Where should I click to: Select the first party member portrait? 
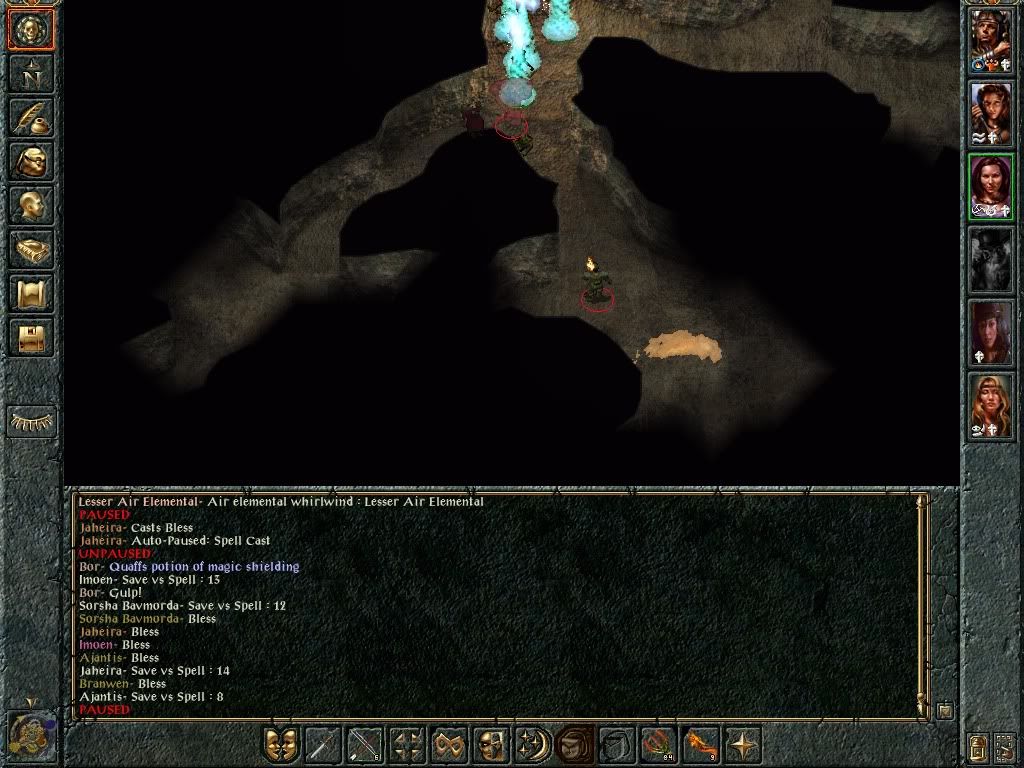(x=991, y=40)
